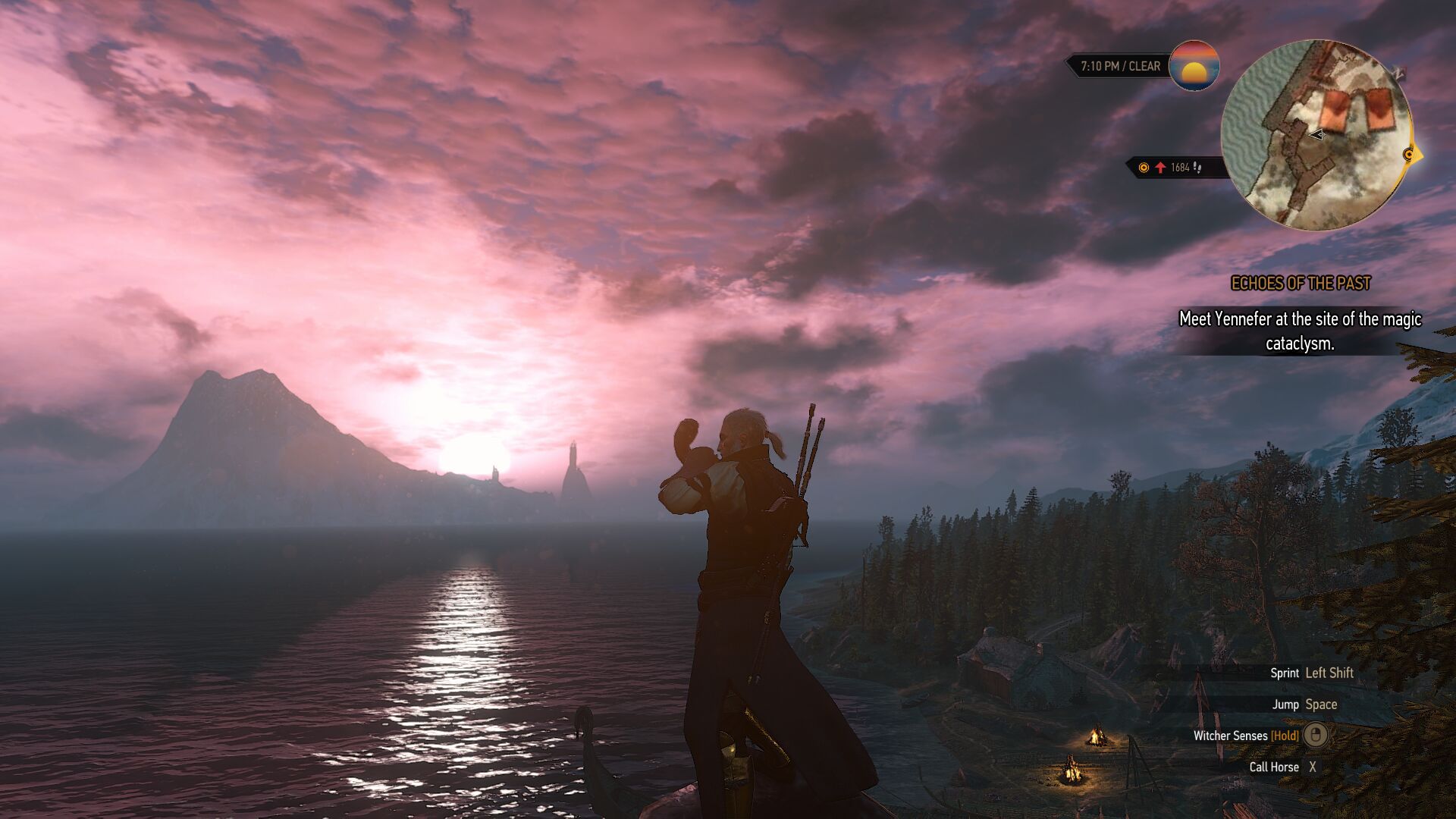
Task: Open the circular minimap
Action: (x=1316, y=135)
